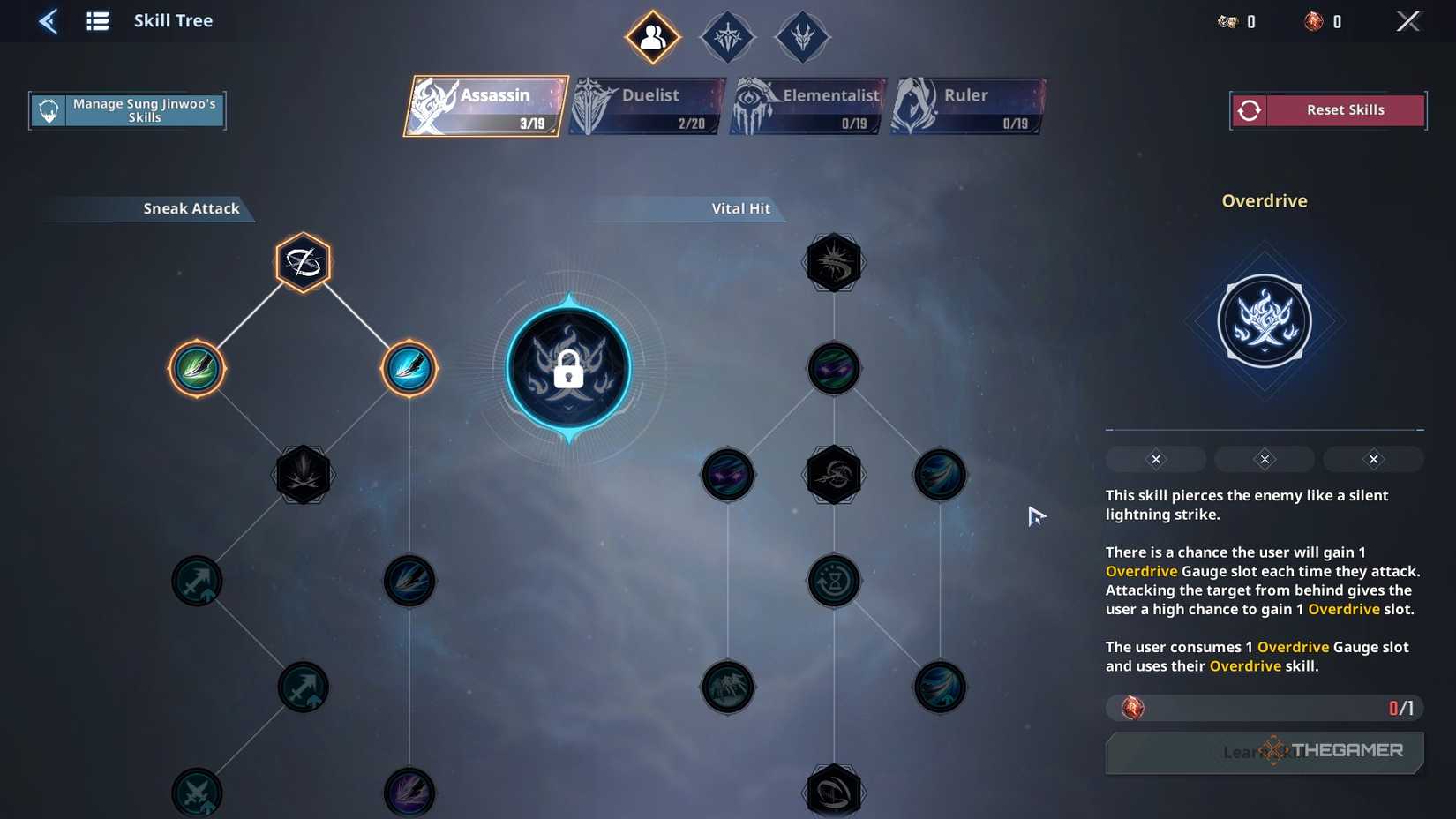Select the character silhouette icon above Assassin tab

[x=652, y=36]
